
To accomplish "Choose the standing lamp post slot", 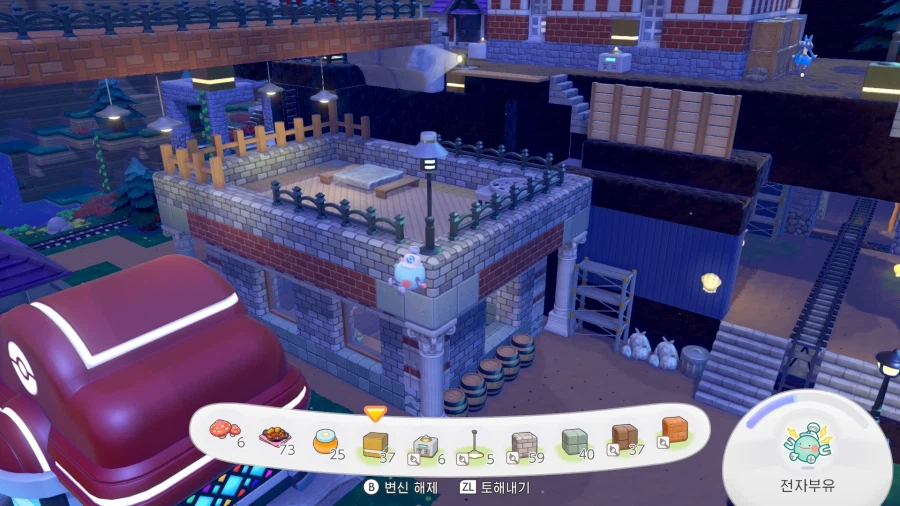I will 475,444.
